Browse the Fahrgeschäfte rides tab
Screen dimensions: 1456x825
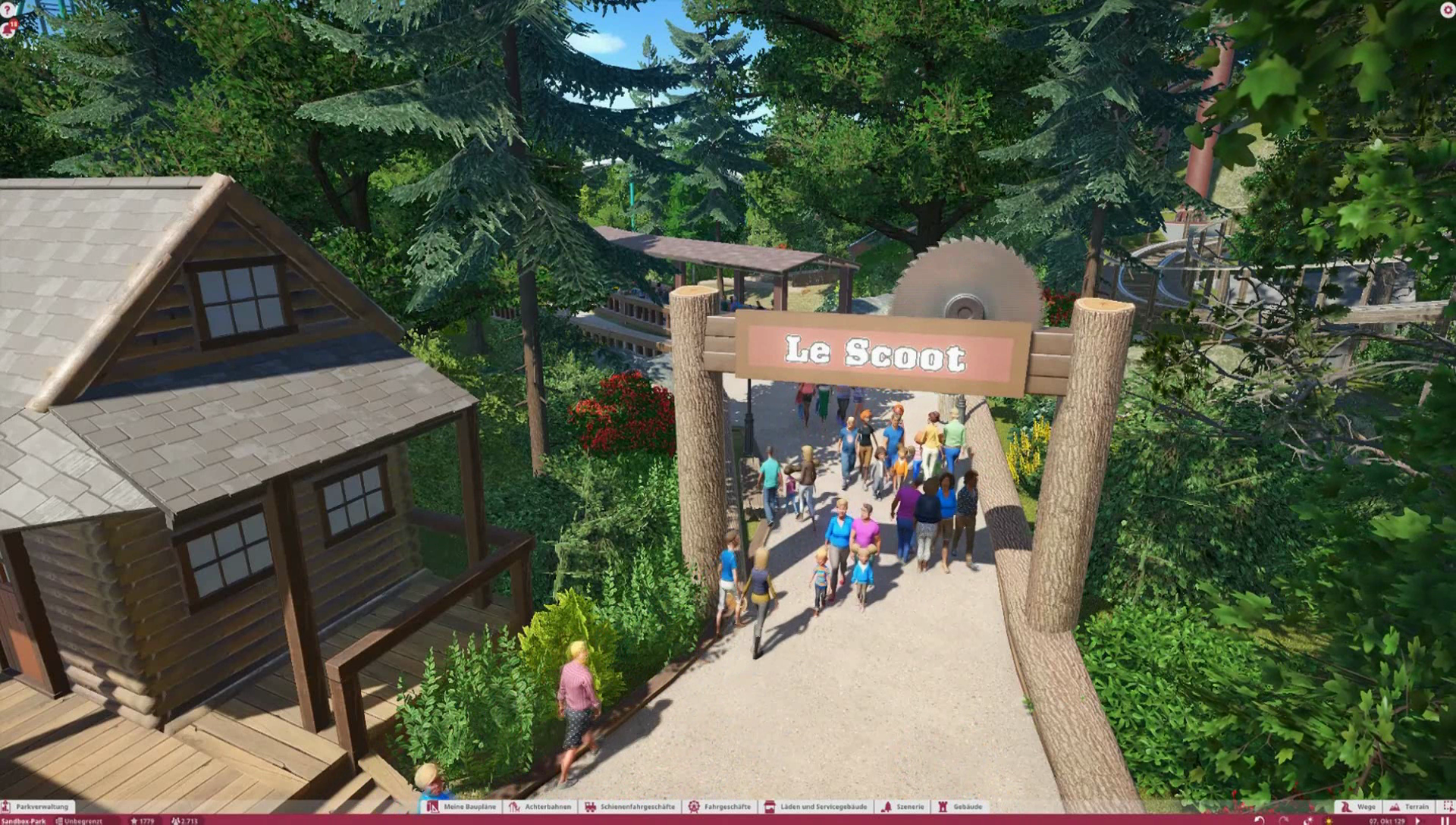(x=719, y=807)
